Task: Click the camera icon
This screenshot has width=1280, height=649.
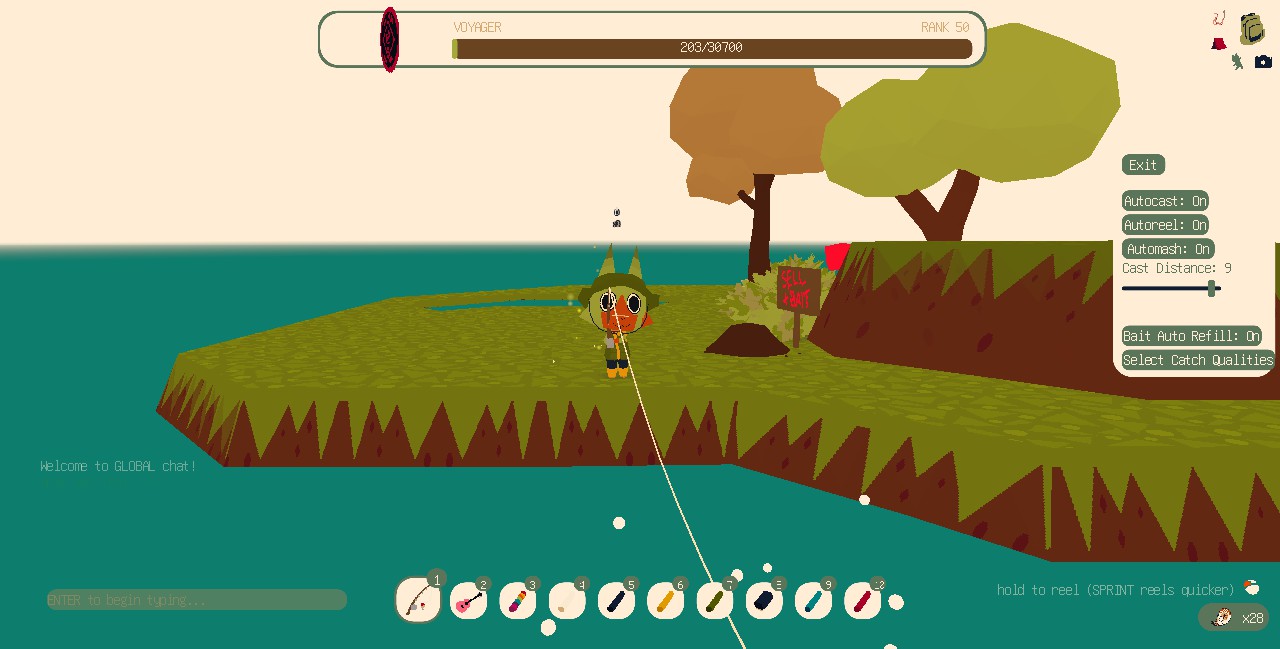Action: pyautogui.click(x=1263, y=62)
